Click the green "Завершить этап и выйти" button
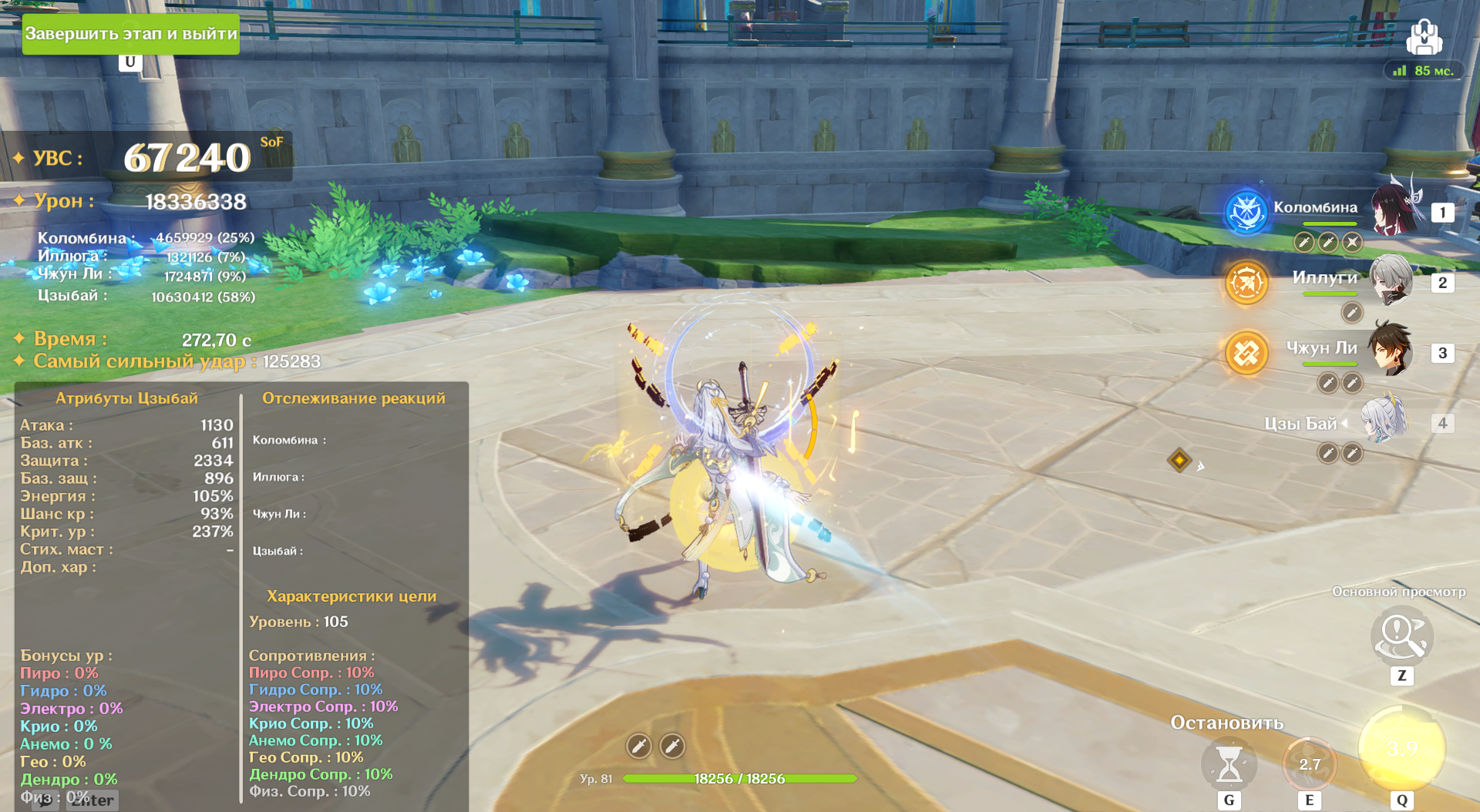Screen dimensions: 1480x812 click(130, 34)
